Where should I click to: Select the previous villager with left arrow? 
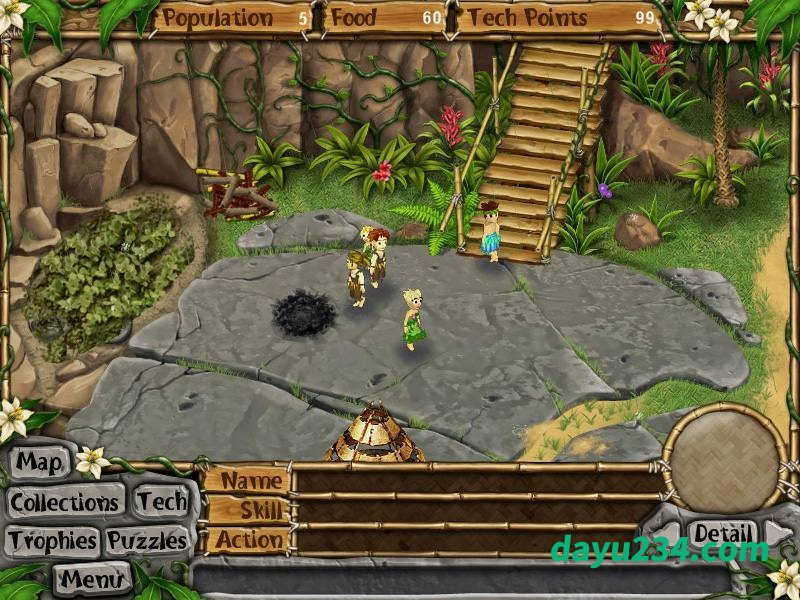669,532
